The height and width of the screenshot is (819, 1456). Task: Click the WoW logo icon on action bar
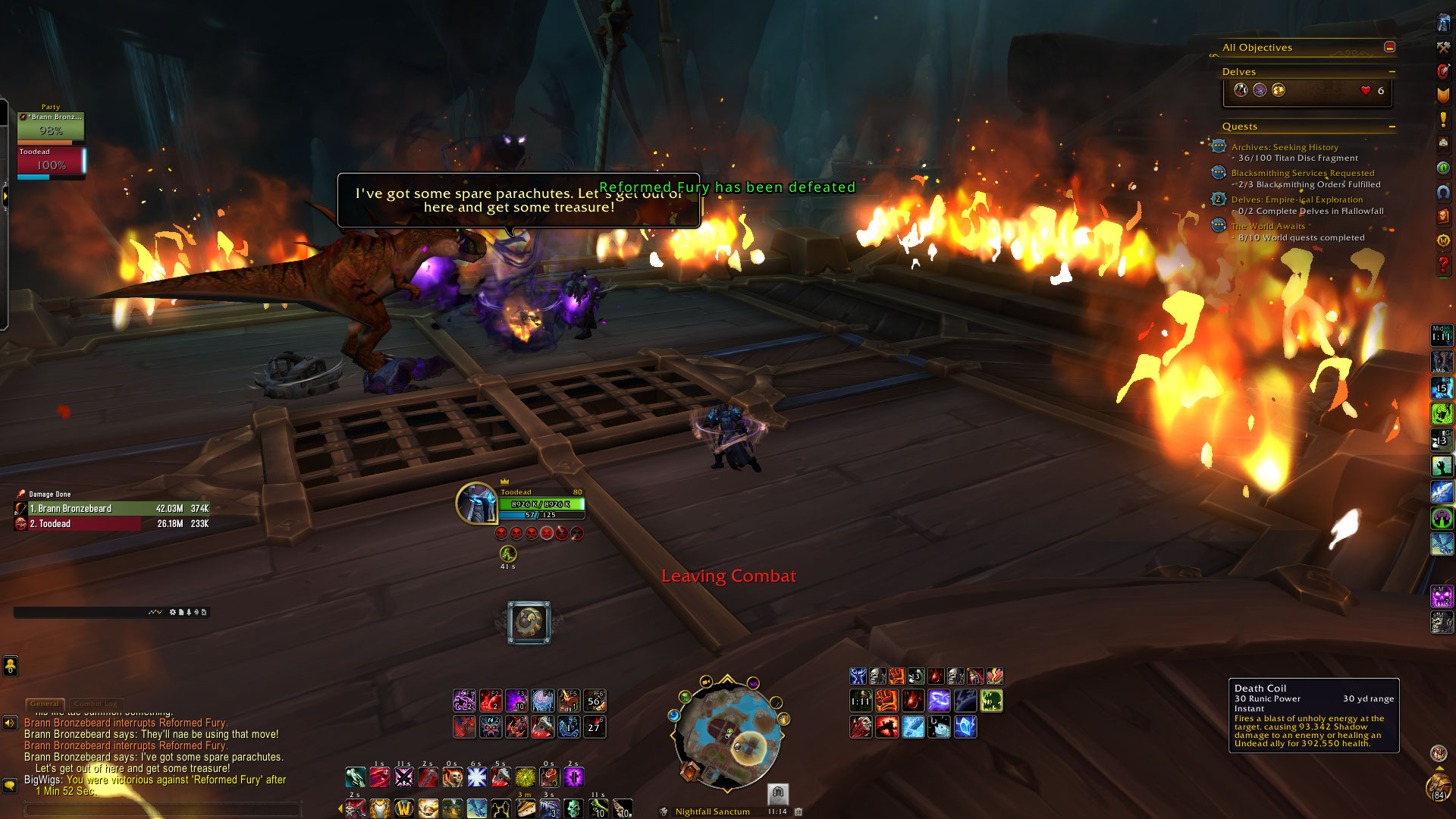pos(403,808)
